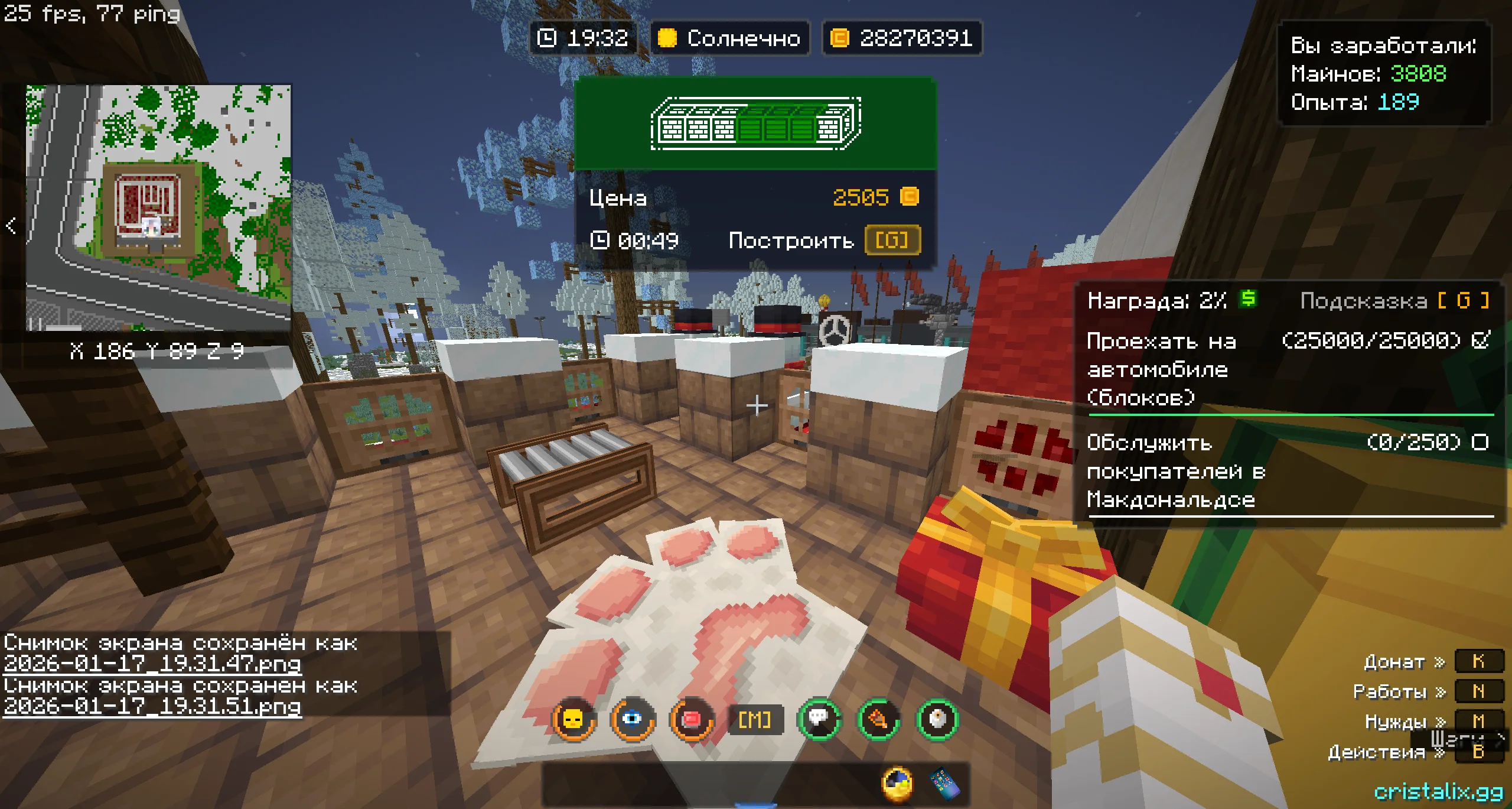
Task: Select the McDonald's customers quest entry
Action: tap(1288, 471)
